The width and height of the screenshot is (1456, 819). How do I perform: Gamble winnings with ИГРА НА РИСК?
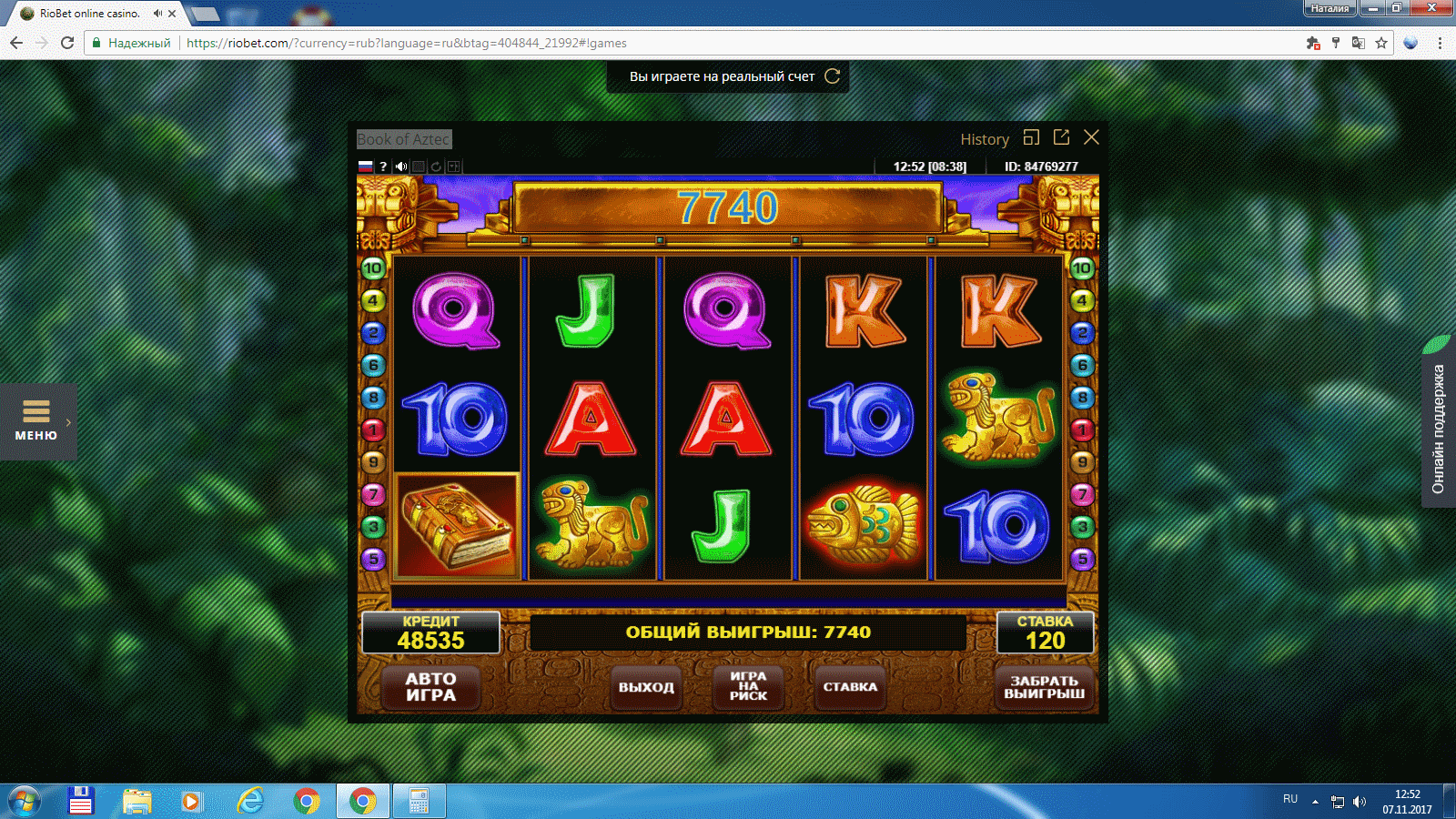tap(748, 686)
